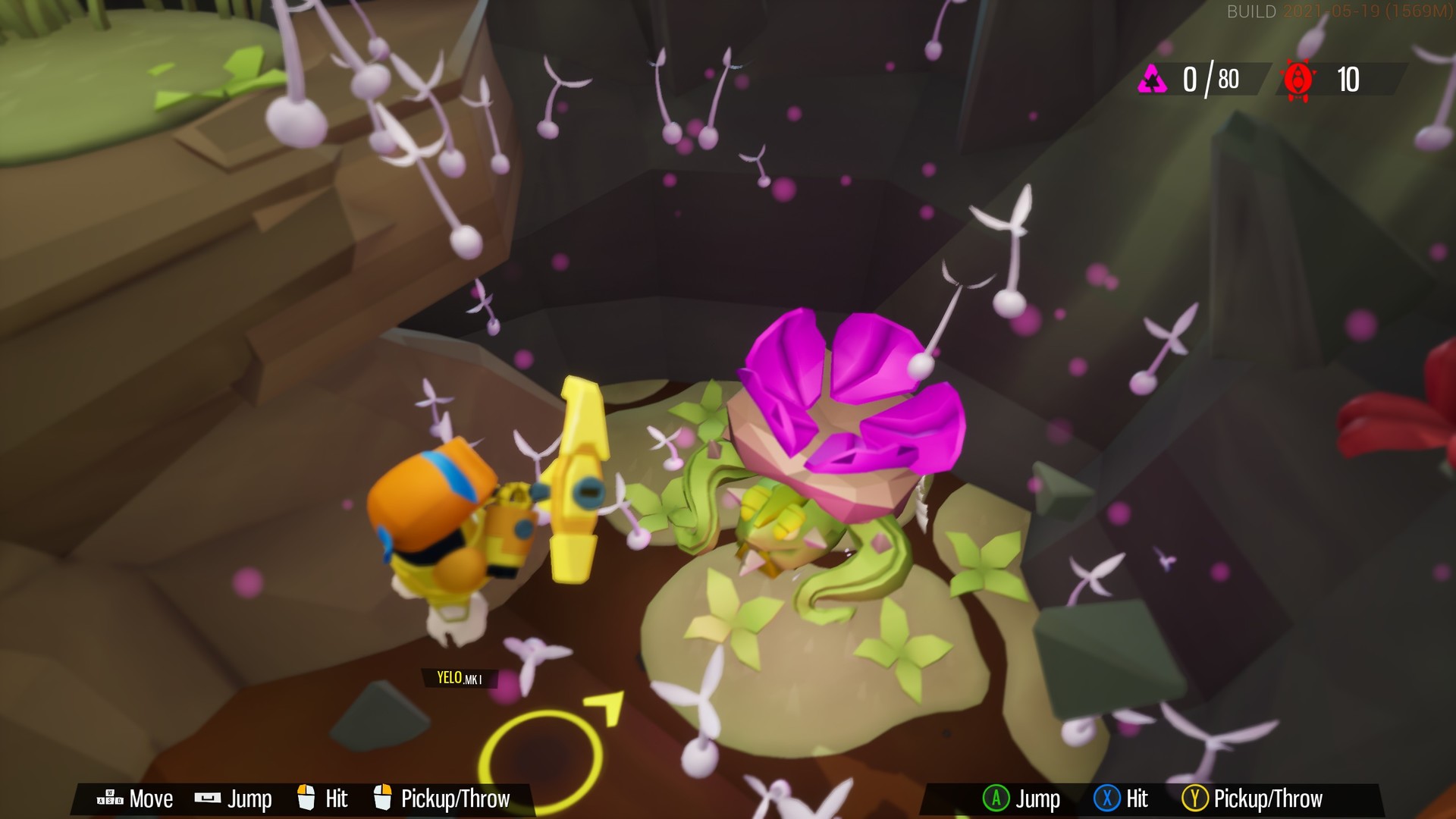Click the seed counter reading 0/80
The width and height of the screenshot is (1456, 819).
(x=1212, y=77)
